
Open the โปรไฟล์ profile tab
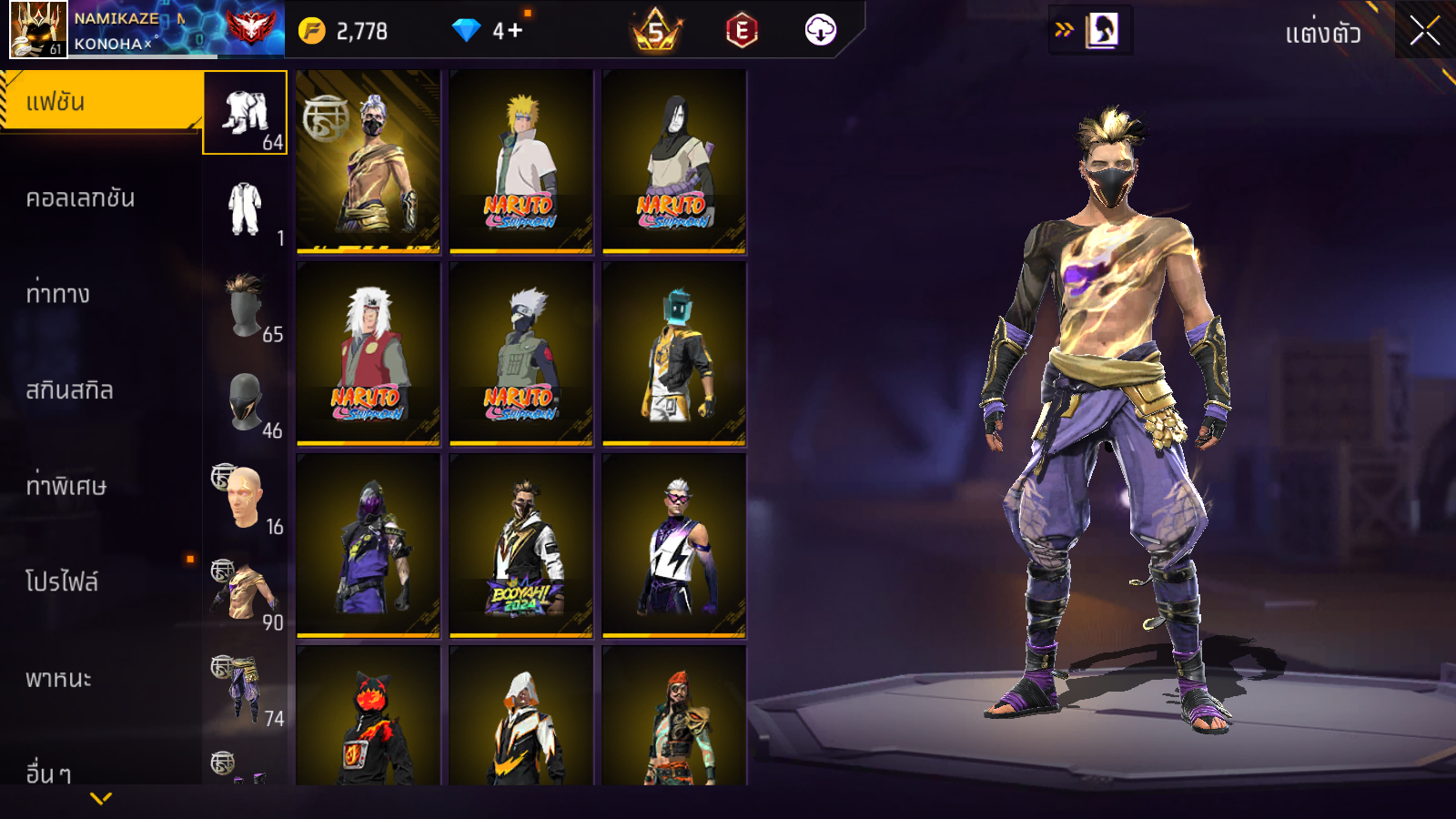tap(62, 581)
